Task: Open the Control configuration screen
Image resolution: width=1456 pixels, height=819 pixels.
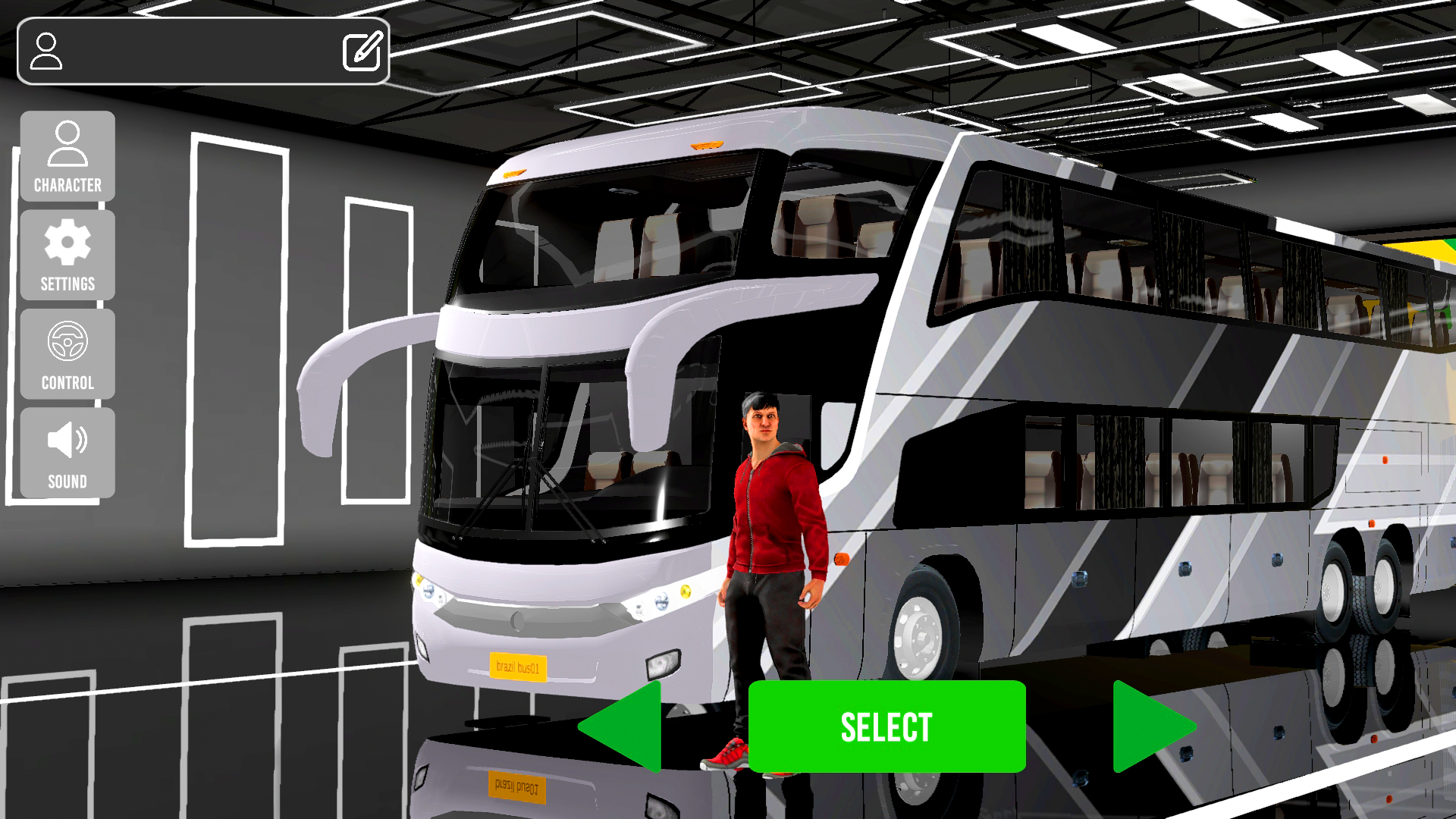Action: point(67,353)
